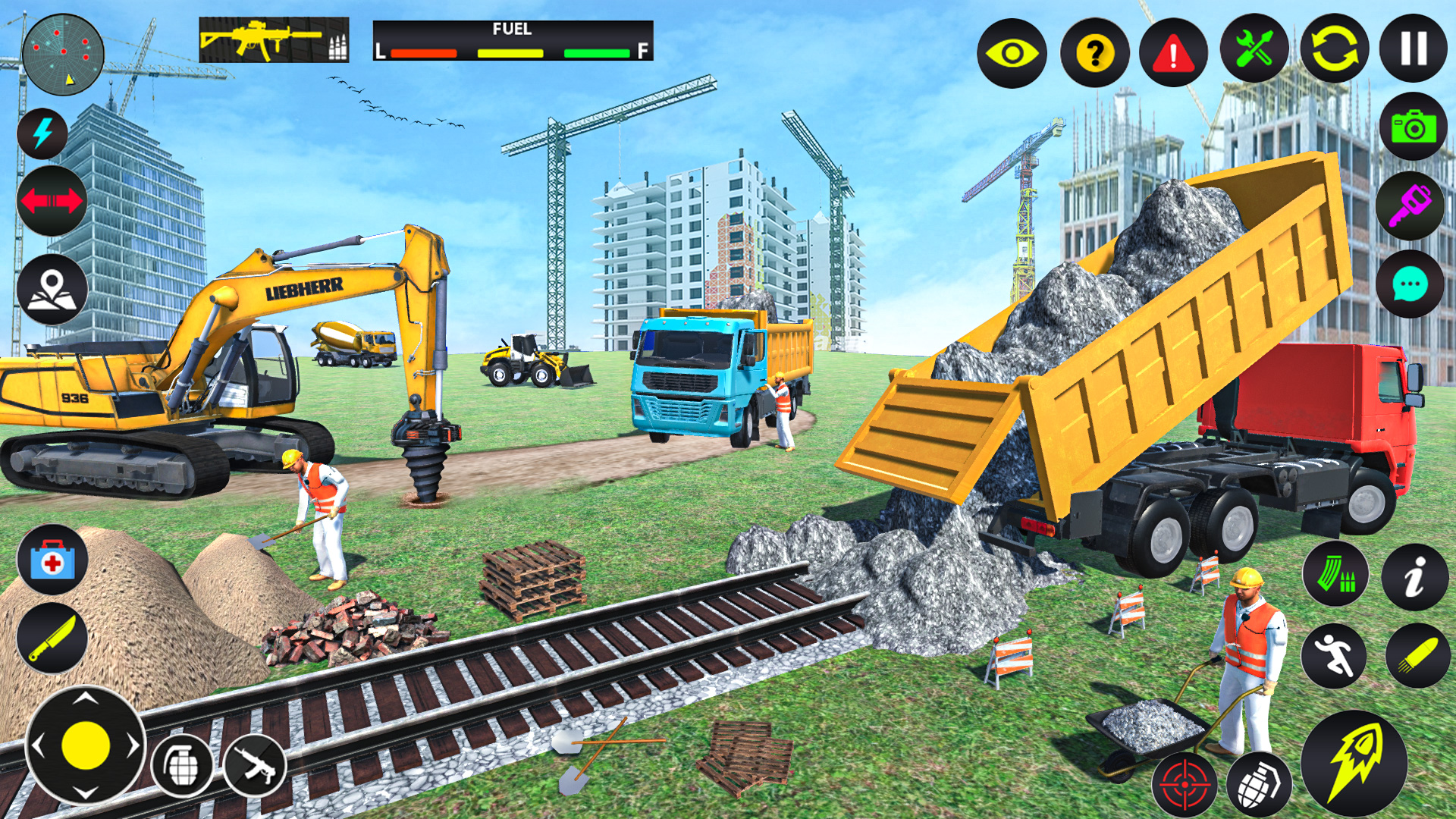Click the rotate vehicle refresh icon
Screen dimensions: 1456x819
(x=1335, y=53)
